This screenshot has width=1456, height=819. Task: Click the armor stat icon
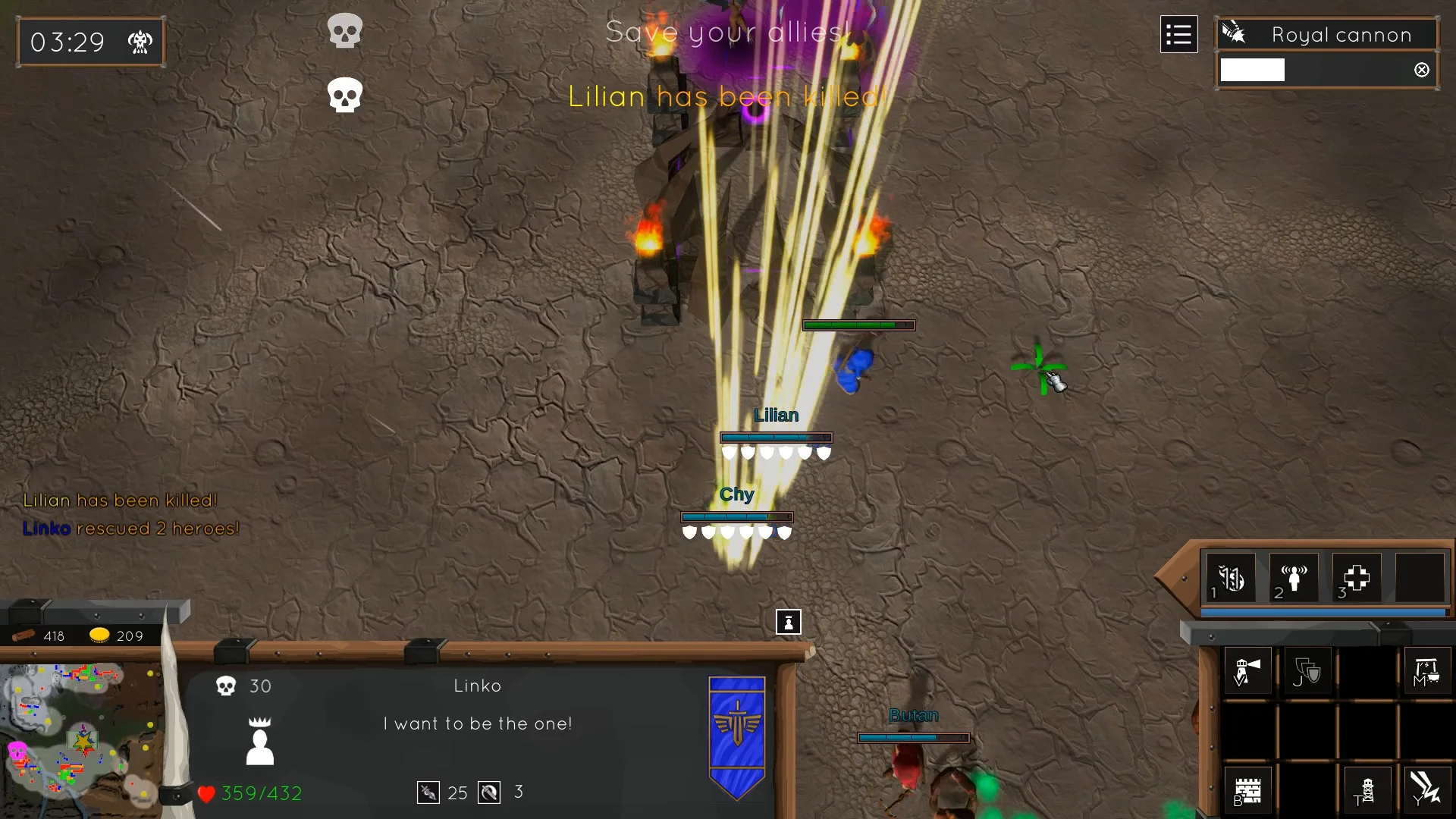tap(489, 792)
